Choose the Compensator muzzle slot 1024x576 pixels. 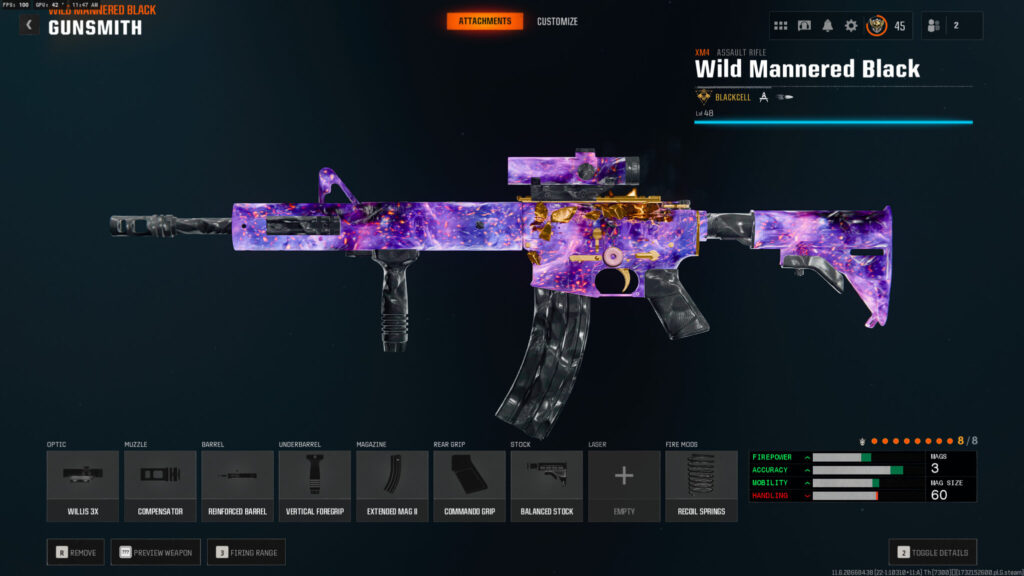pyautogui.click(x=160, y=485)
